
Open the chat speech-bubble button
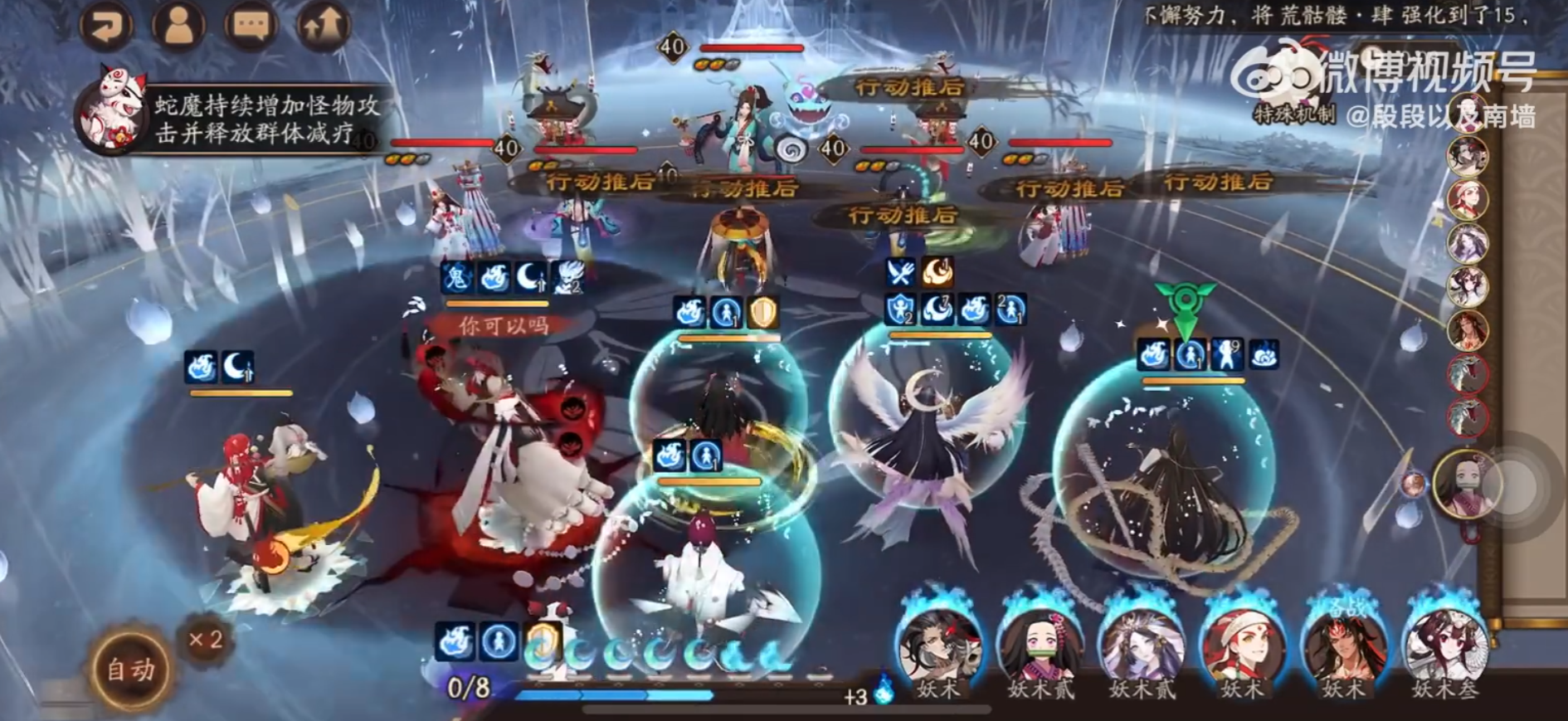pos(251,25)
